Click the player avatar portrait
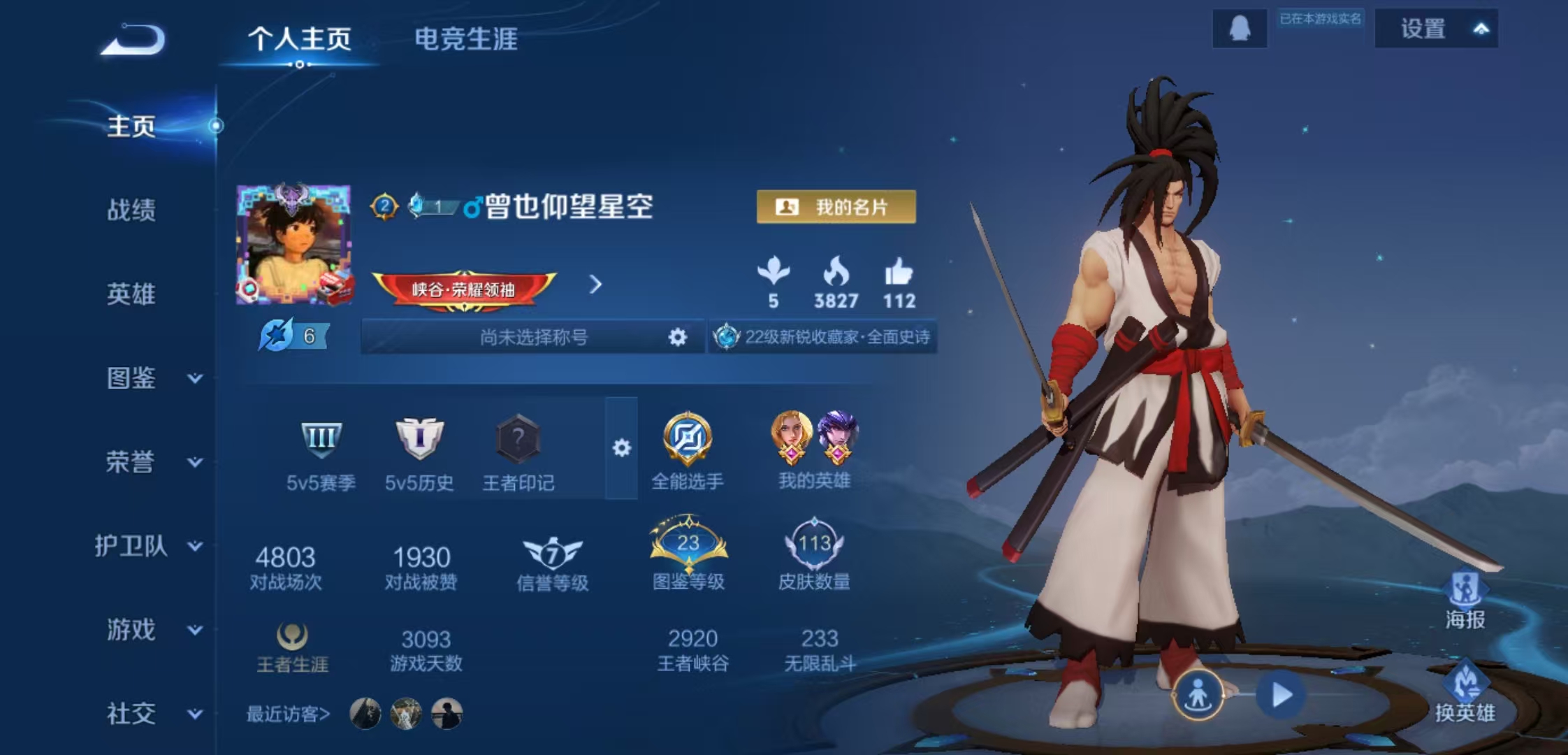The width and height of the screenshot is (1568, 755). tap(293, 245)
